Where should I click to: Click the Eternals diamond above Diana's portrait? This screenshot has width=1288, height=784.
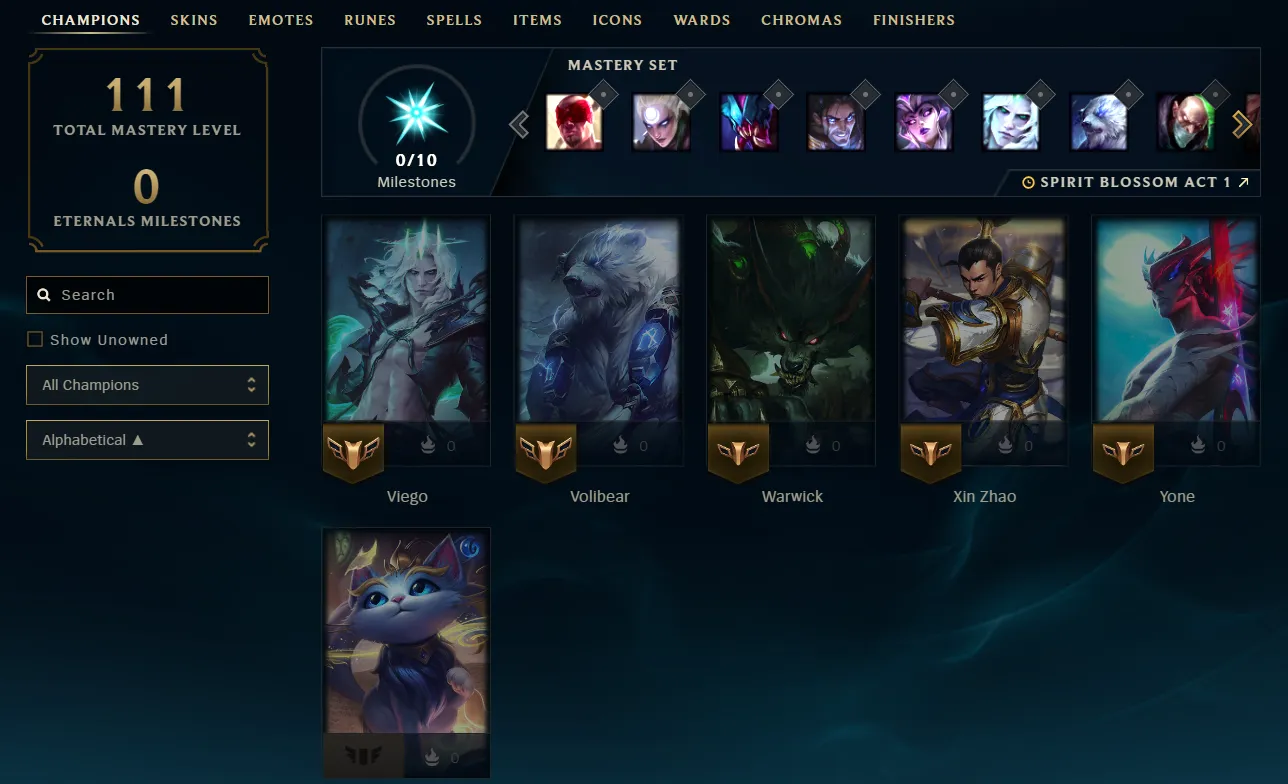[x=690, y=93]
